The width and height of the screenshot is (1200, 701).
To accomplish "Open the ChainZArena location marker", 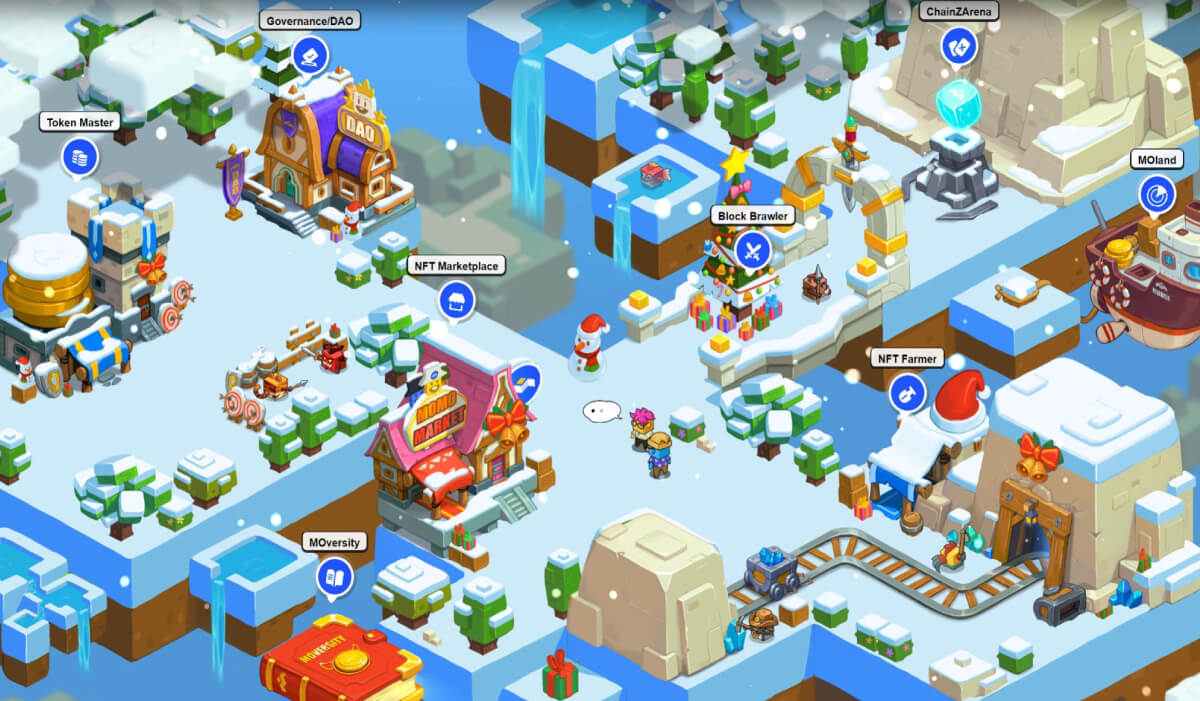I will pos(959,46).
